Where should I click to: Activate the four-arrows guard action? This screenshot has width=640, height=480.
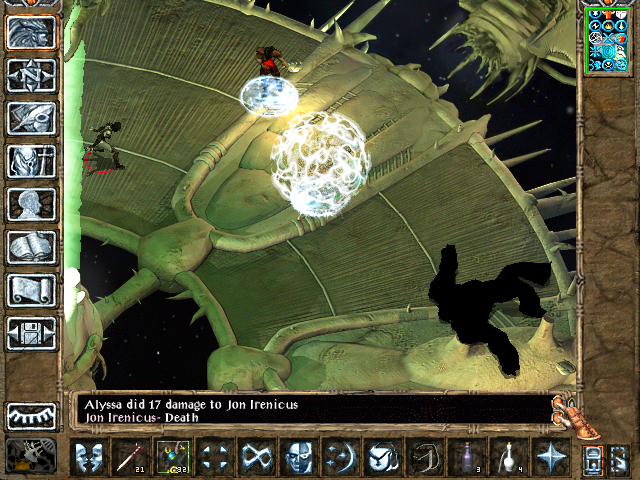pyautogui.click(x=214, y=457)
